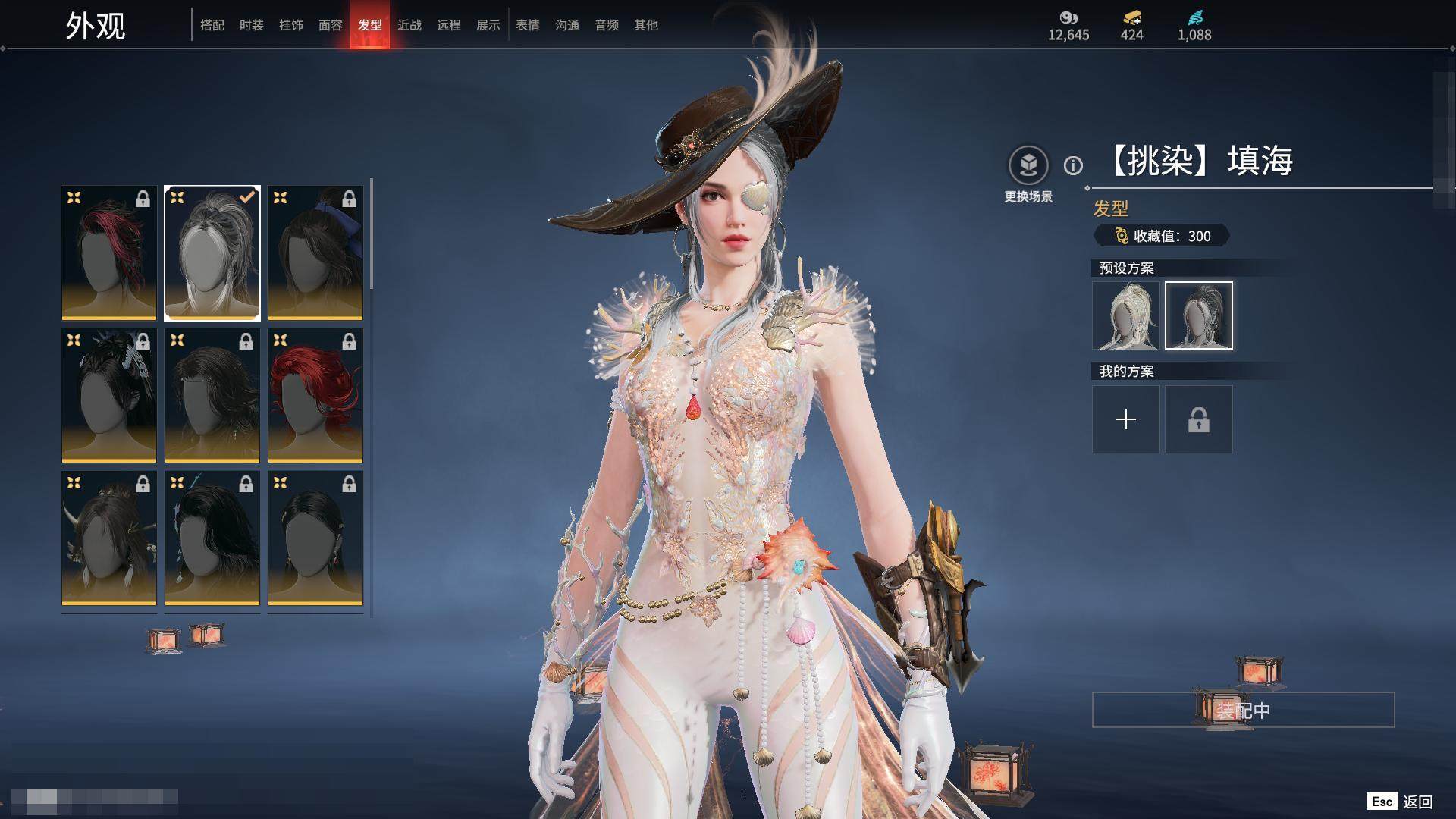Go to the 面容 tab
The image size is (1456, 819).
[x=331, y=25]
